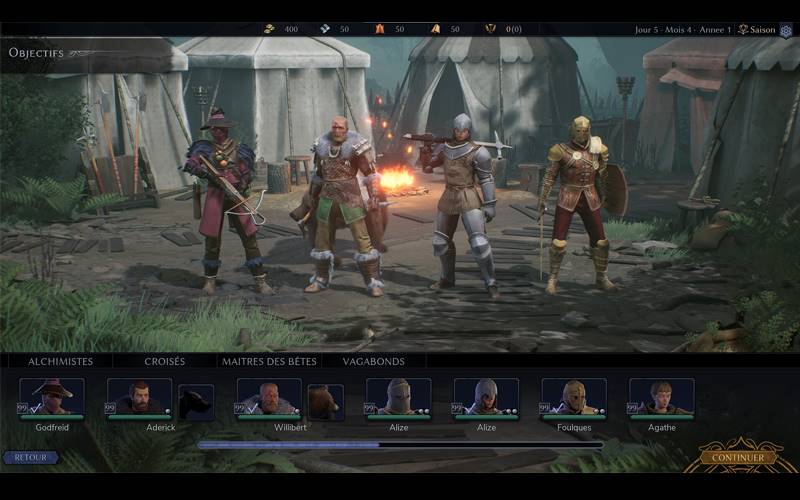Choose Agathe's portrait

tap(661, 396)
